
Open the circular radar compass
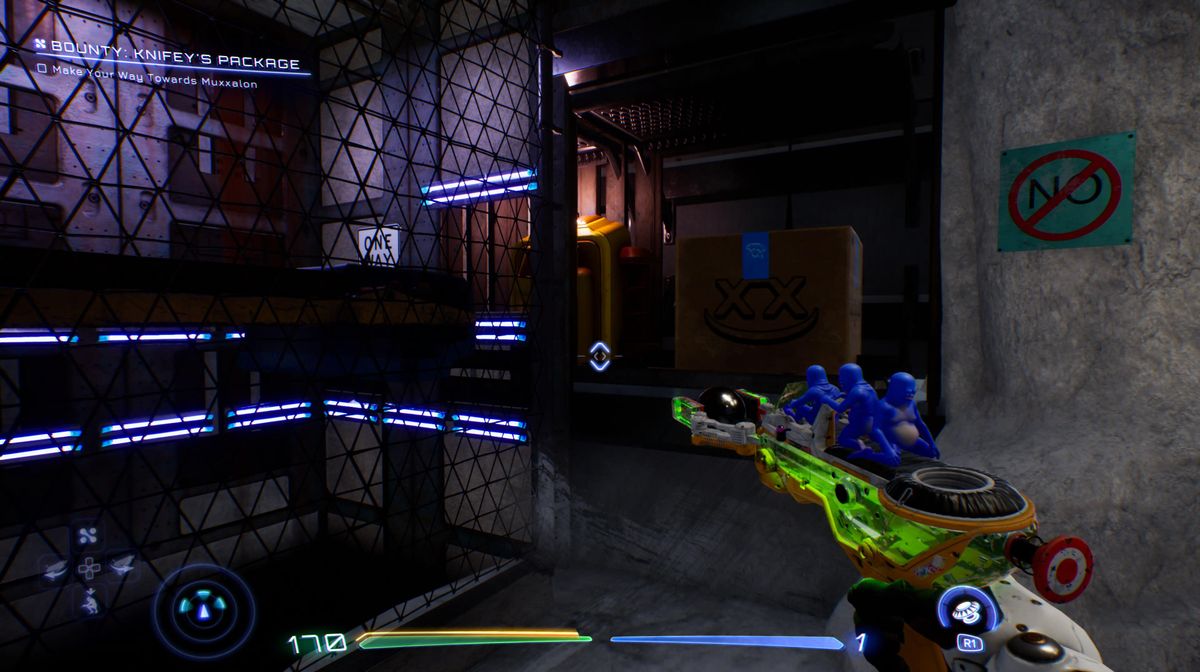pos(204,610)
